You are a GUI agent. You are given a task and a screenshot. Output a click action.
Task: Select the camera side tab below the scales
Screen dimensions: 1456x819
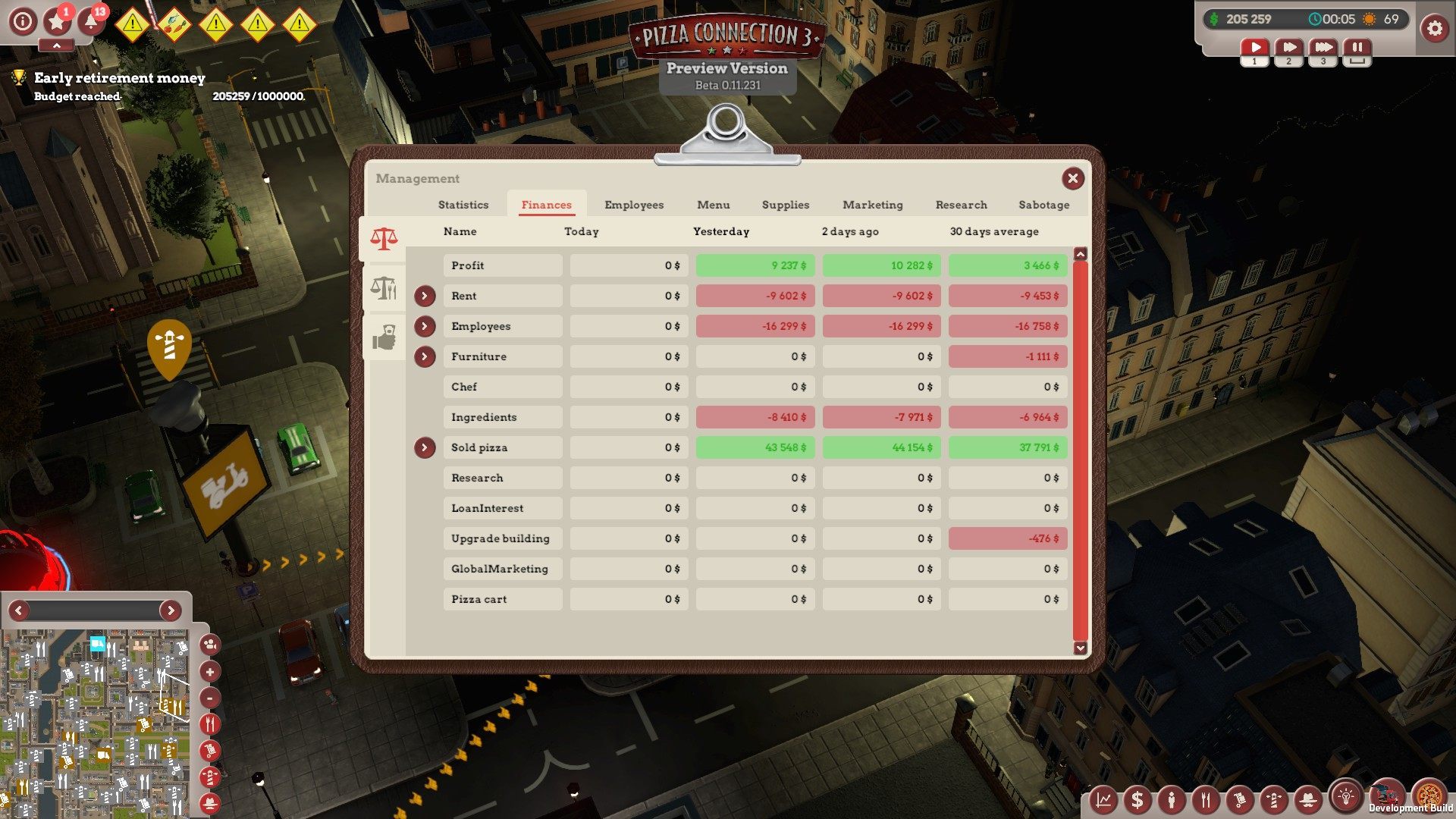[385, 339]
